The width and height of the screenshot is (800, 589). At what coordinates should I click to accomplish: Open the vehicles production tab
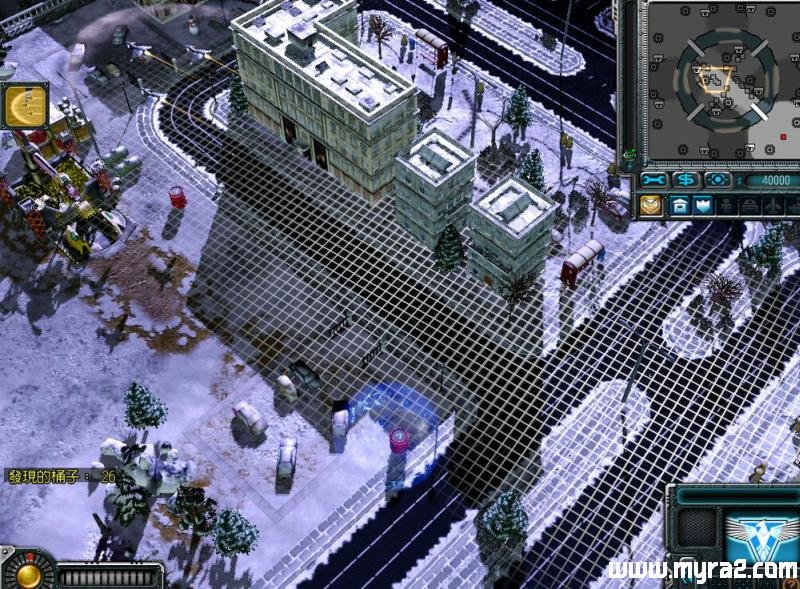click(751, 205)
